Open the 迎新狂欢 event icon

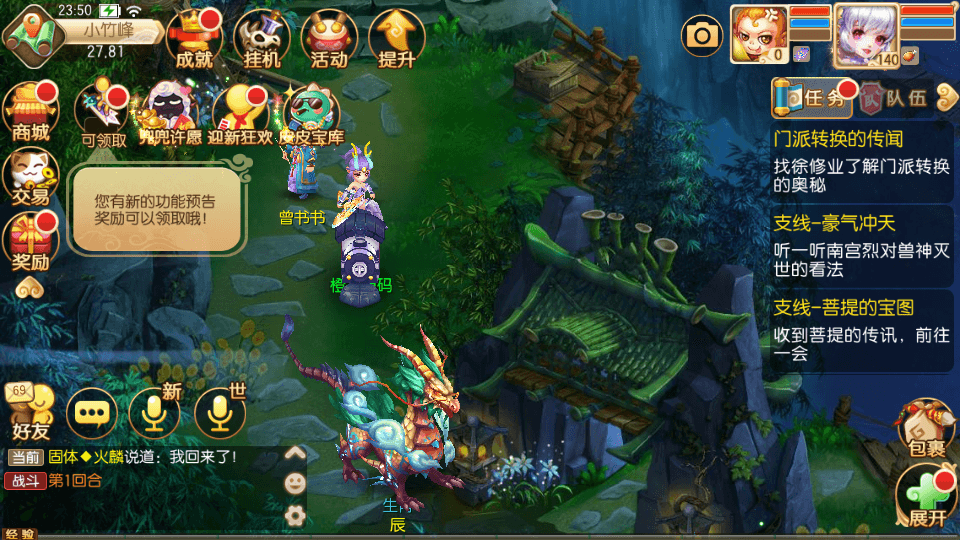tap(240, 115)
